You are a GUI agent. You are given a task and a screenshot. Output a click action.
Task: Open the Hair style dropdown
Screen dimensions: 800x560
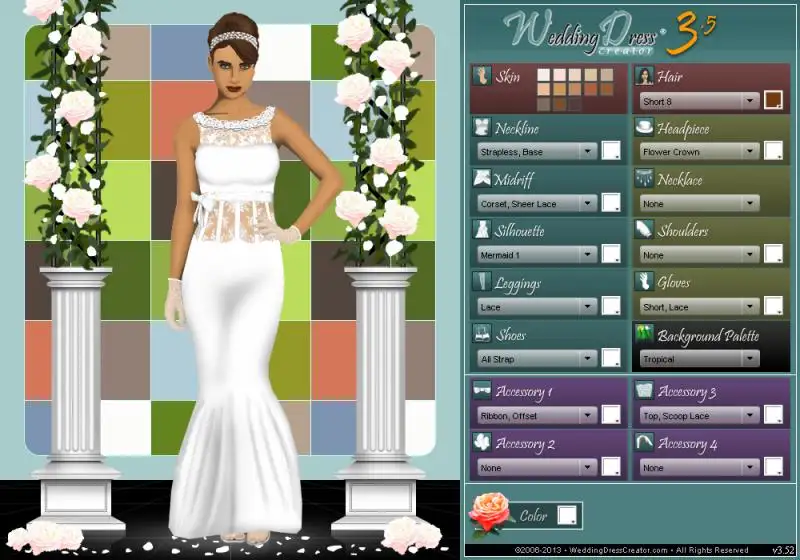tap(699, 101)
